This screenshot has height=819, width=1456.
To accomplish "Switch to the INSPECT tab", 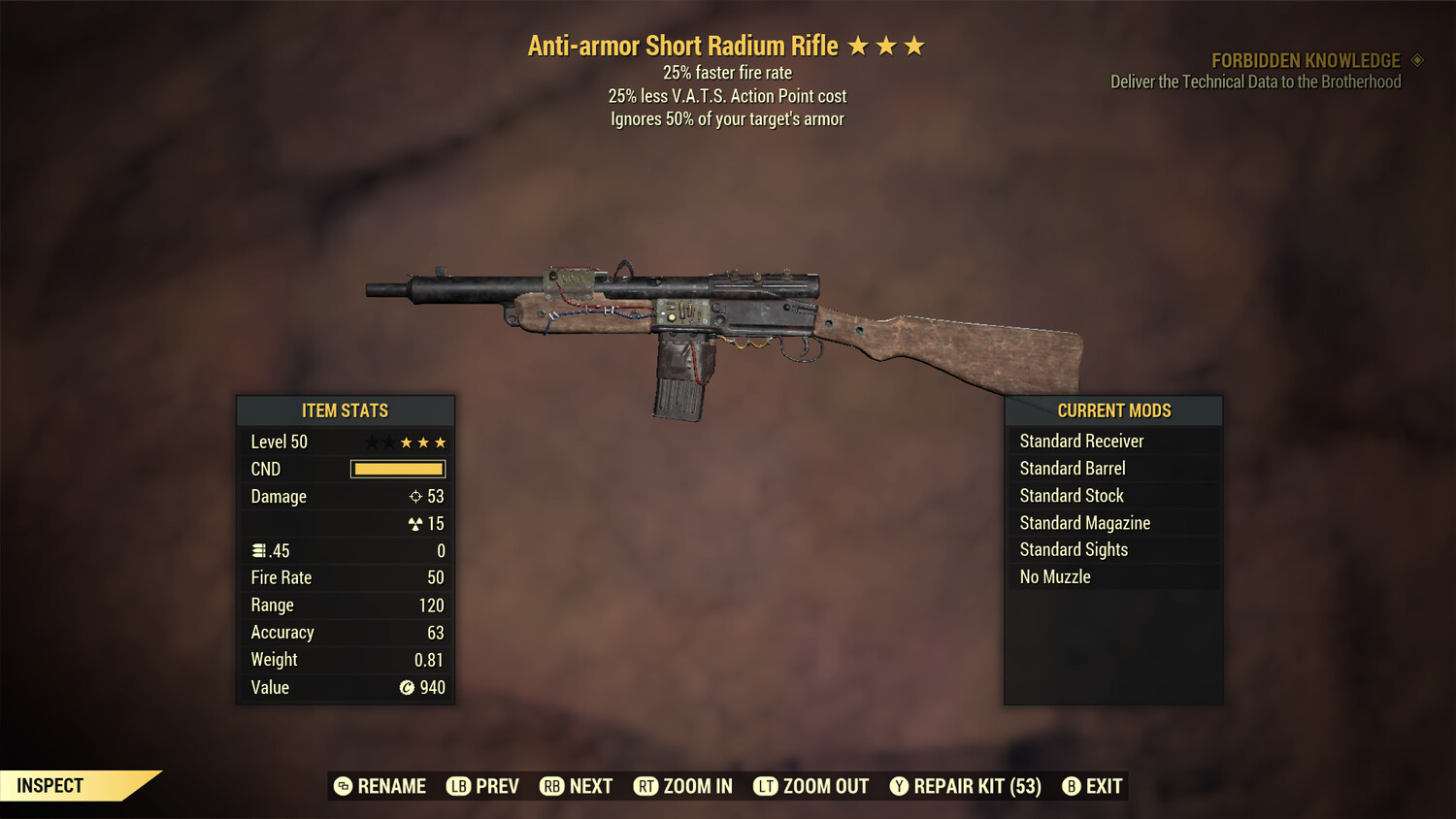I will 50,785.
